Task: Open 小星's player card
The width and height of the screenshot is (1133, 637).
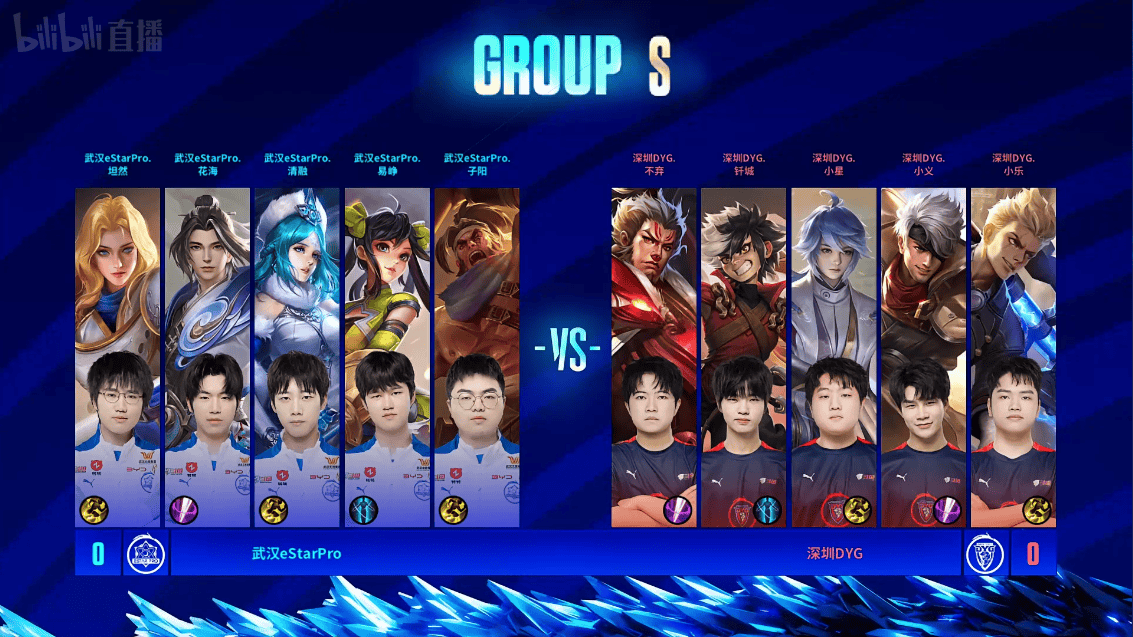Action: (x=834, y=357)
